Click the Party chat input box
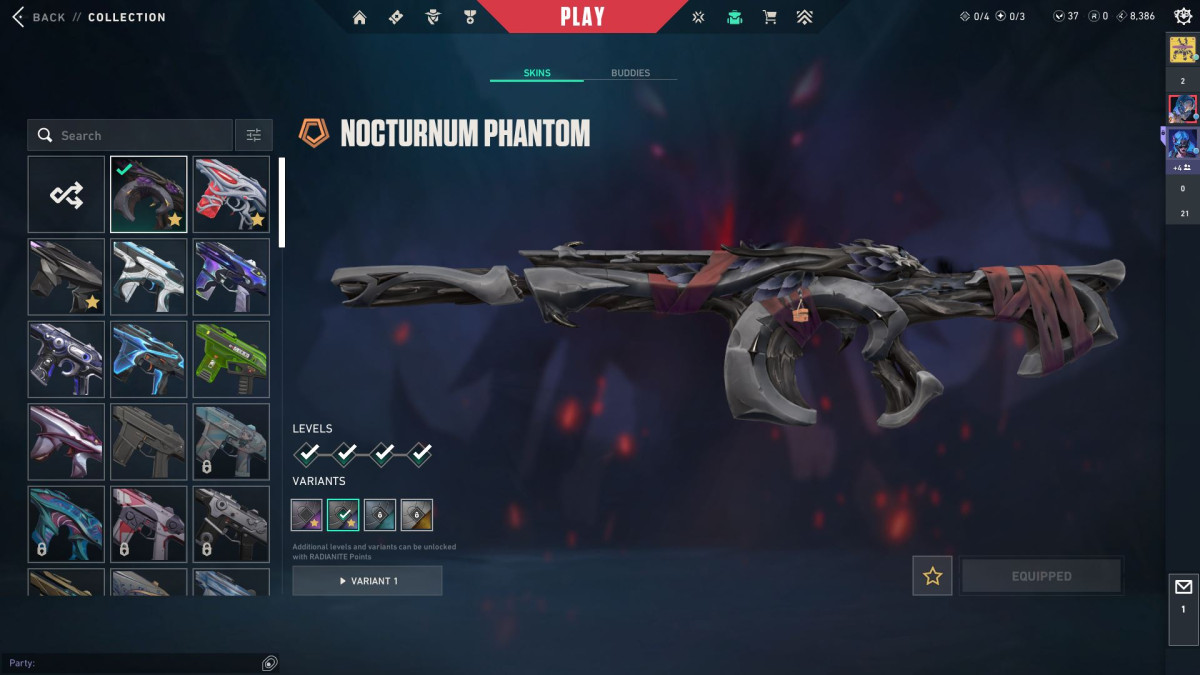Viewport: 1200px width, 675px height. click(130, 663)
